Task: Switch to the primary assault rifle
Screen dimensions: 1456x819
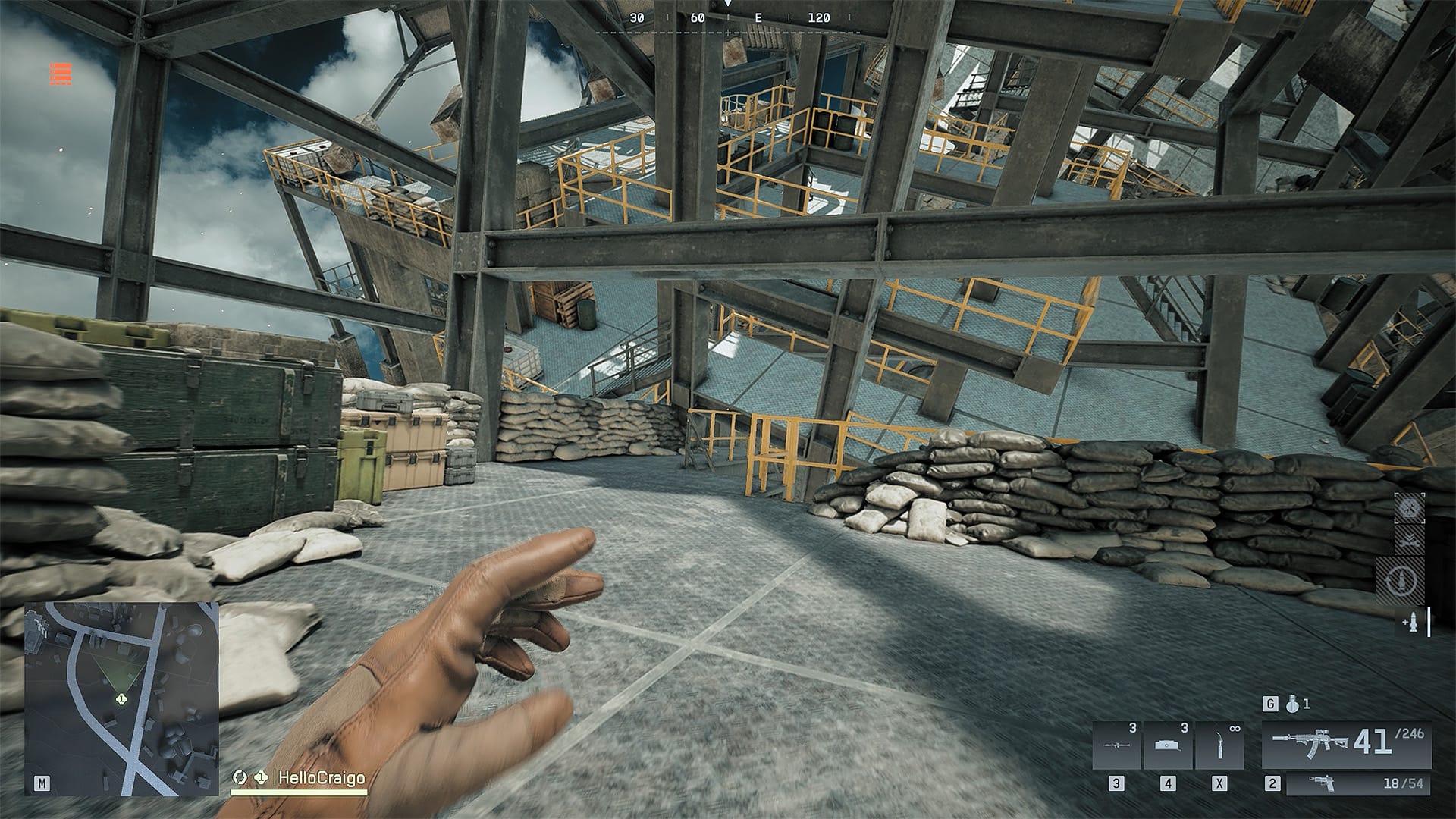Action: tap(1347, 743)
